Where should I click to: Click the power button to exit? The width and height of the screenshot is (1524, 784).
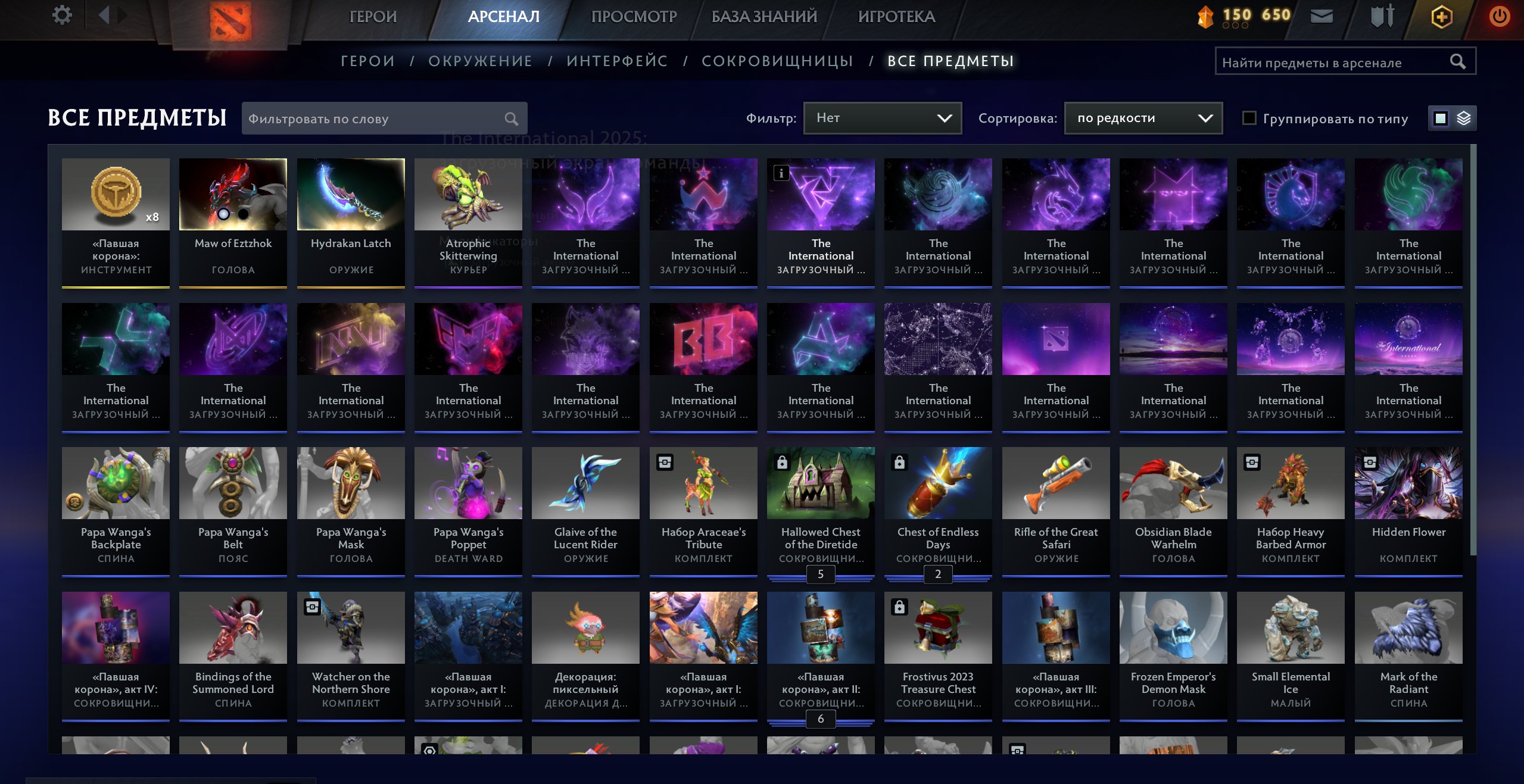[1500, 16]
